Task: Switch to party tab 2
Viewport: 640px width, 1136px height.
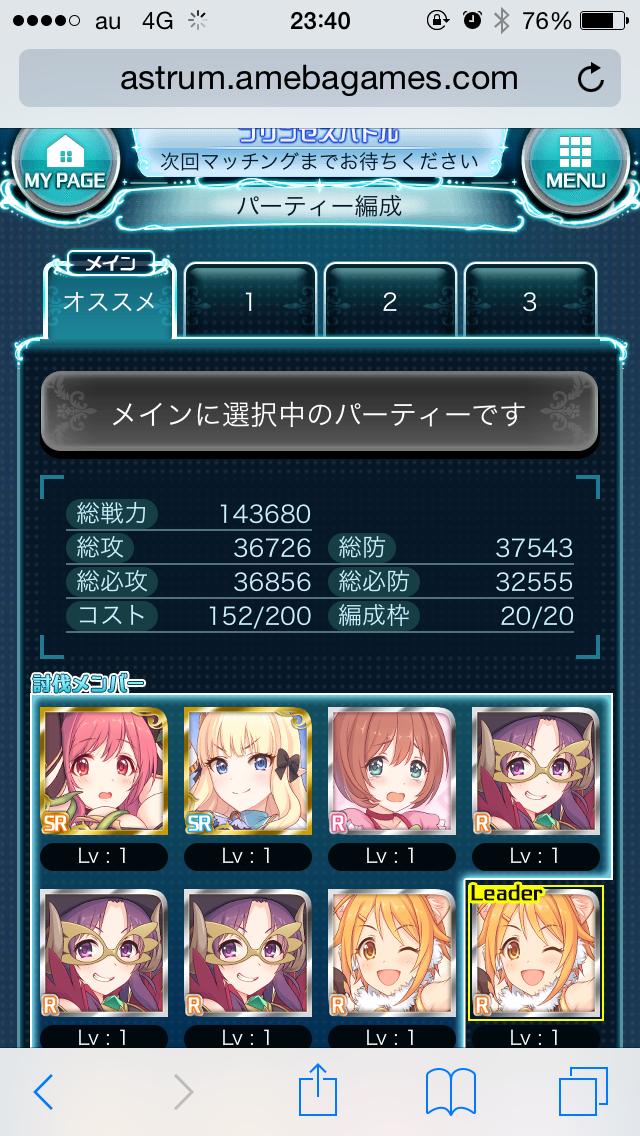Action: pyautogui.click(x=390, y=302)
